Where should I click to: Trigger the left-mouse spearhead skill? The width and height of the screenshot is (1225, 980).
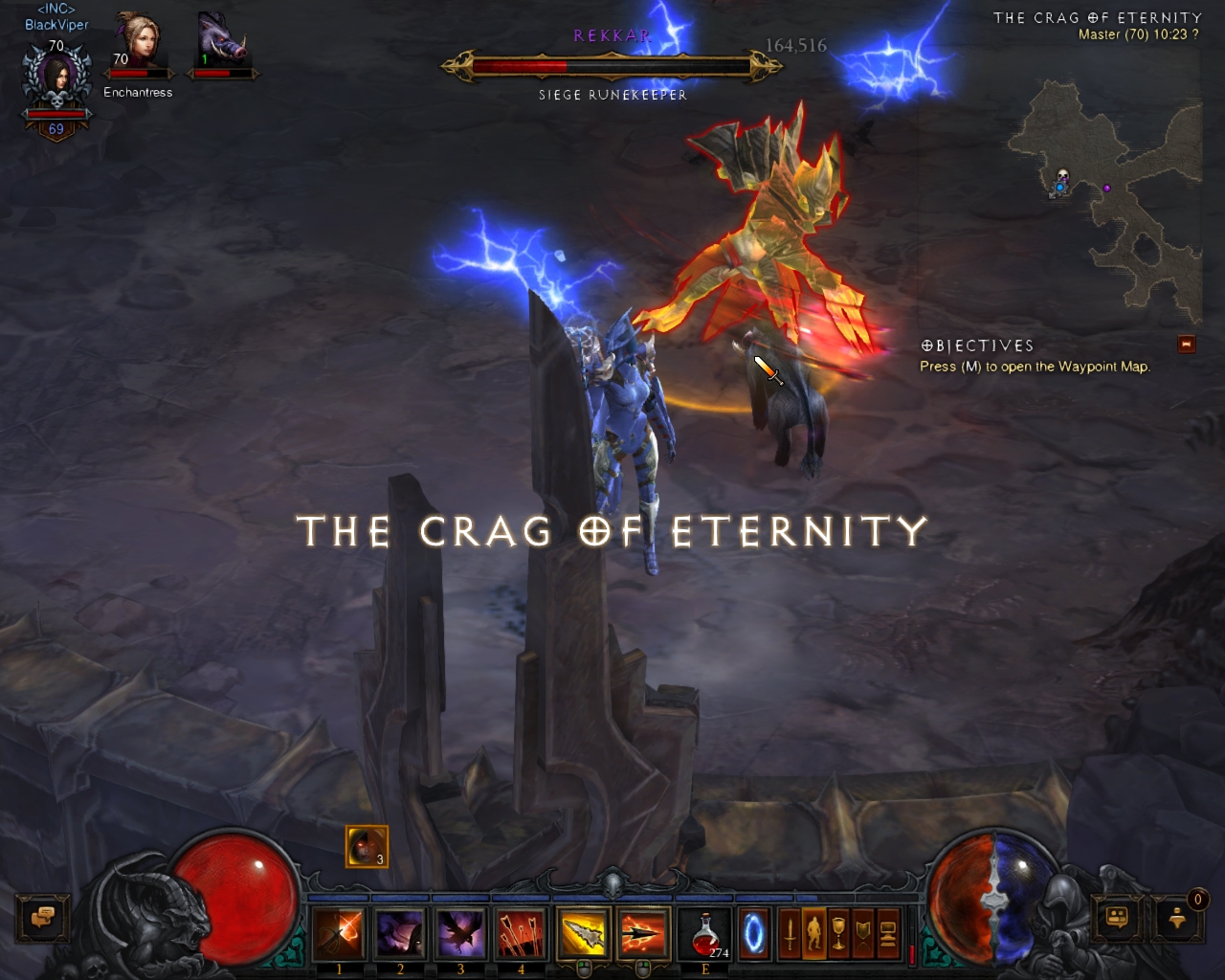click(583, 935)
